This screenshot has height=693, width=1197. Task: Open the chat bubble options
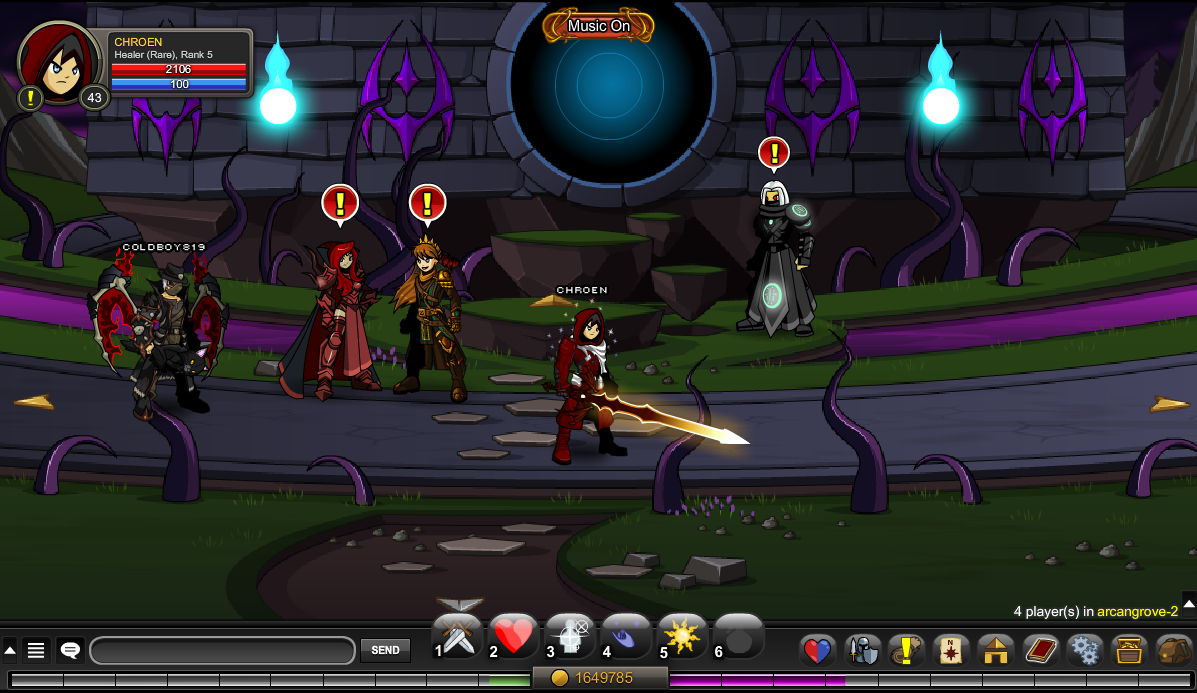click(70, 651)
